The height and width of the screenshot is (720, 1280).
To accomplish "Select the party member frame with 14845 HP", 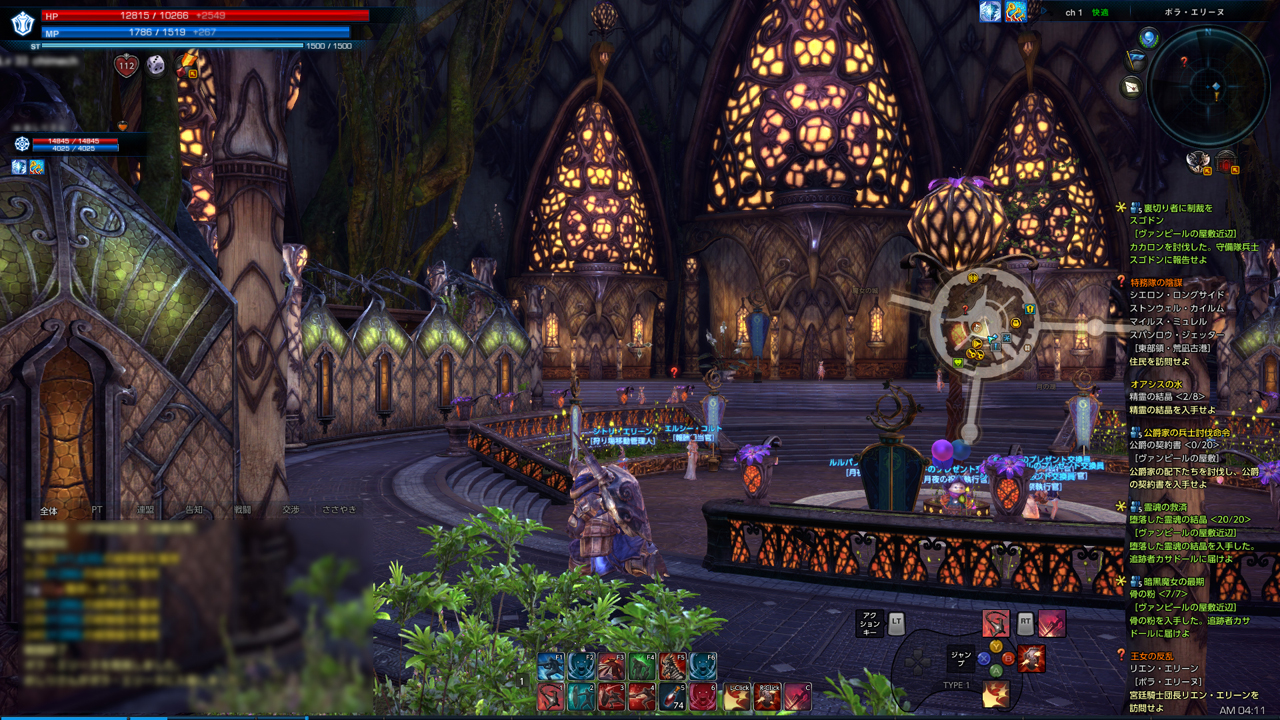I will tap(75, 145).
